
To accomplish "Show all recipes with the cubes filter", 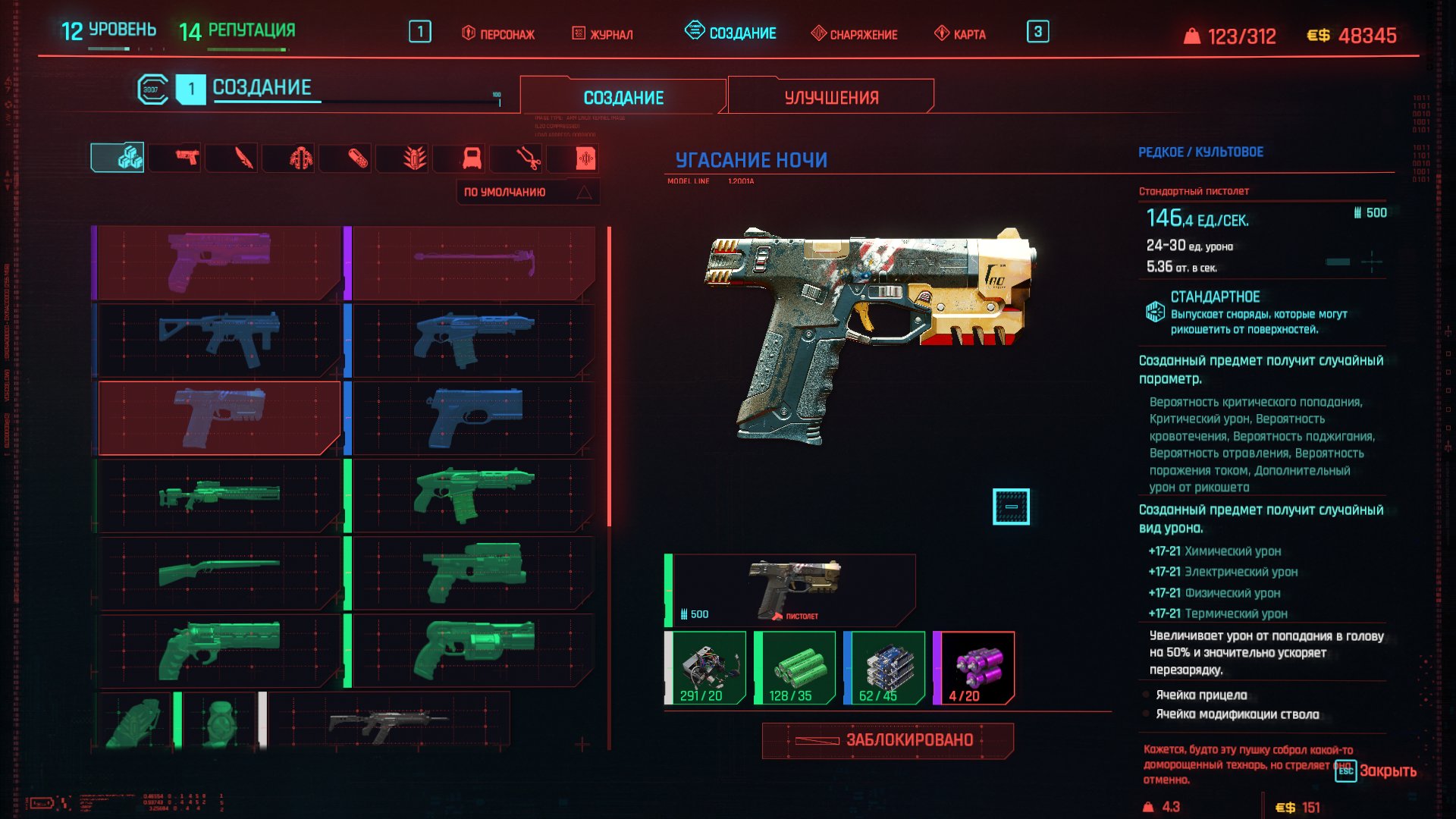I will [118, 158].
